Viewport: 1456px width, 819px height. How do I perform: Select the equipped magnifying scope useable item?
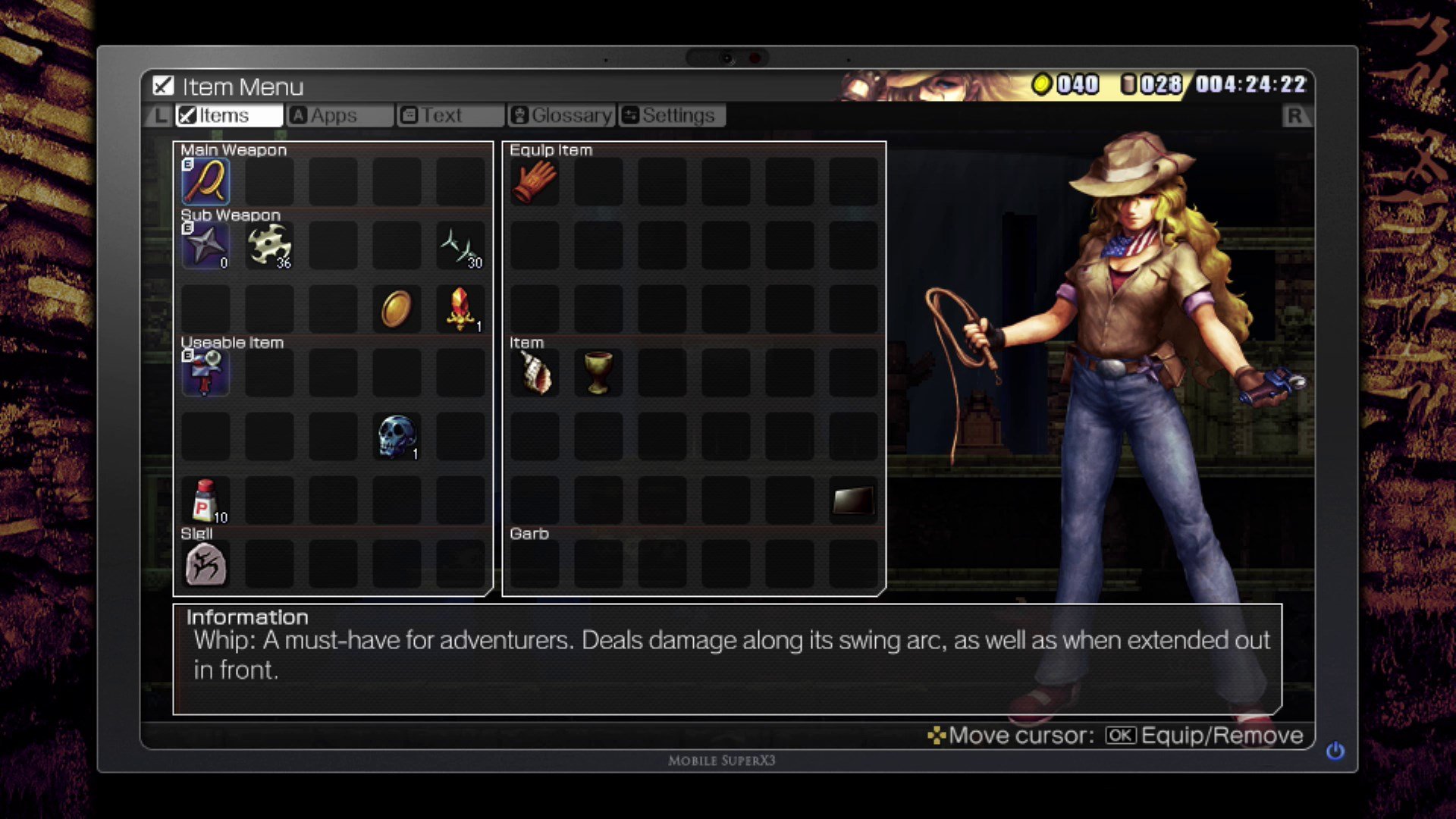pos(205,372)
